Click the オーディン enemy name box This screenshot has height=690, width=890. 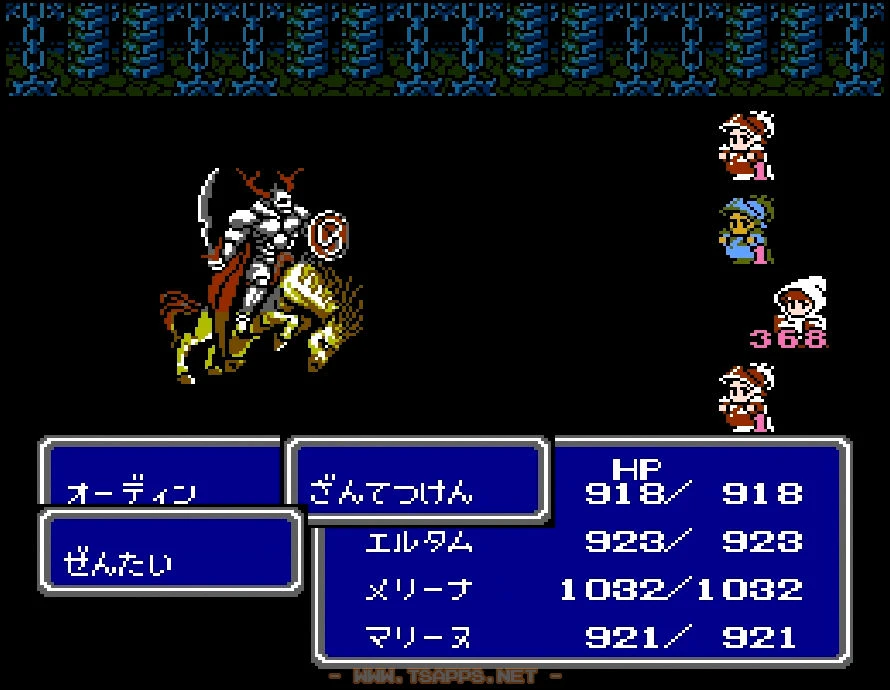point(131,492)
